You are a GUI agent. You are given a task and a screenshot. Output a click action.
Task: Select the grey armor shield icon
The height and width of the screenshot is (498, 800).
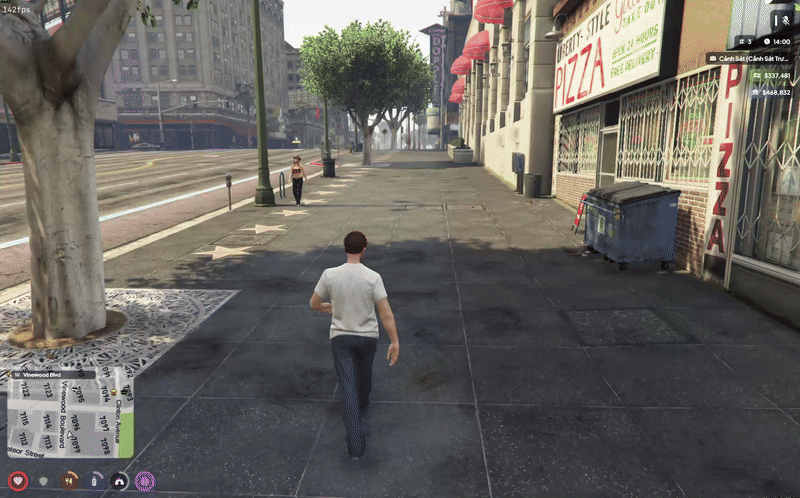coord(43,481)
